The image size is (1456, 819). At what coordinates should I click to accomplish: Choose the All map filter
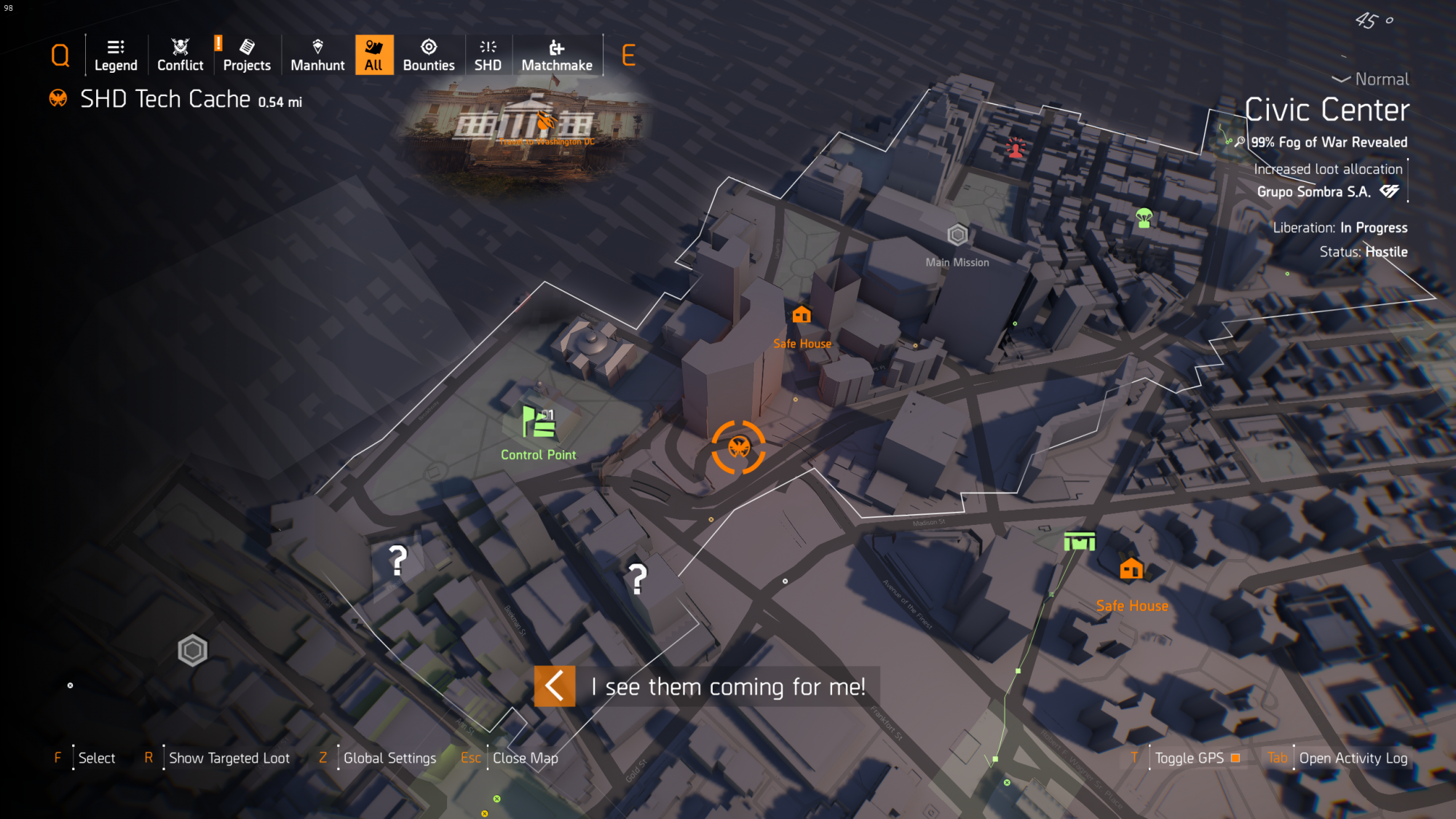pos(374,55)
